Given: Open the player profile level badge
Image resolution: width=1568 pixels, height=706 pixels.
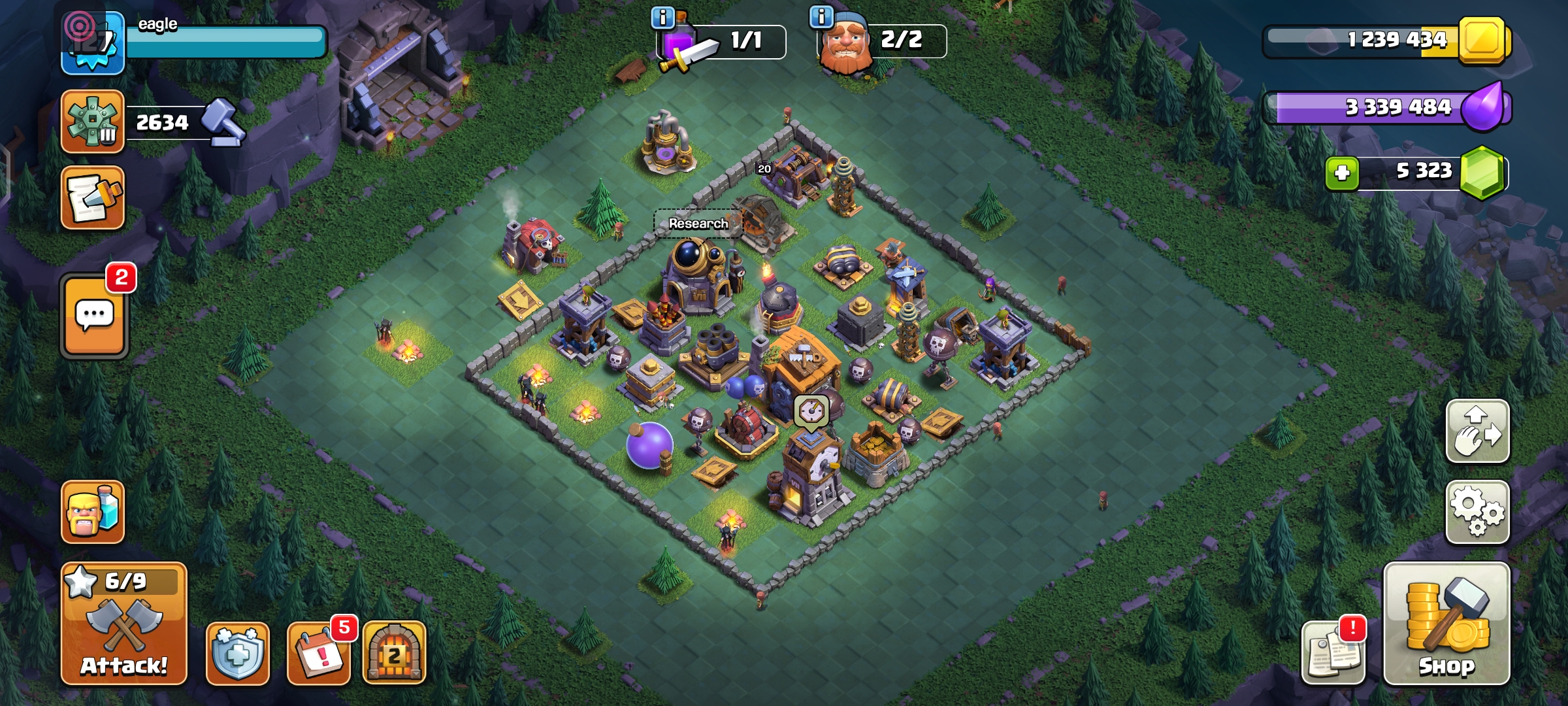Looking at the screenshot, I should coord(93,42).
